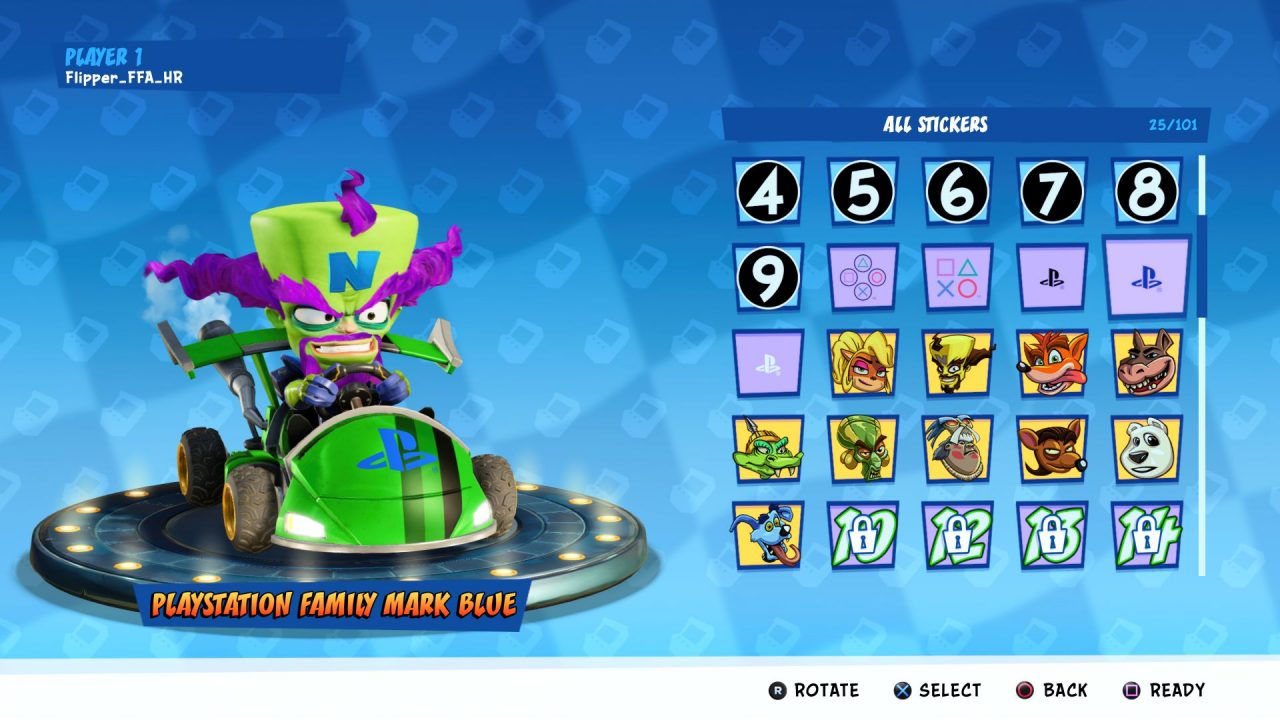Image resolution: width=1280 pixels, height=720 pixels.
Task: Choose the green Nitros Oxide sticker
Action: click(x=862, y=449)
